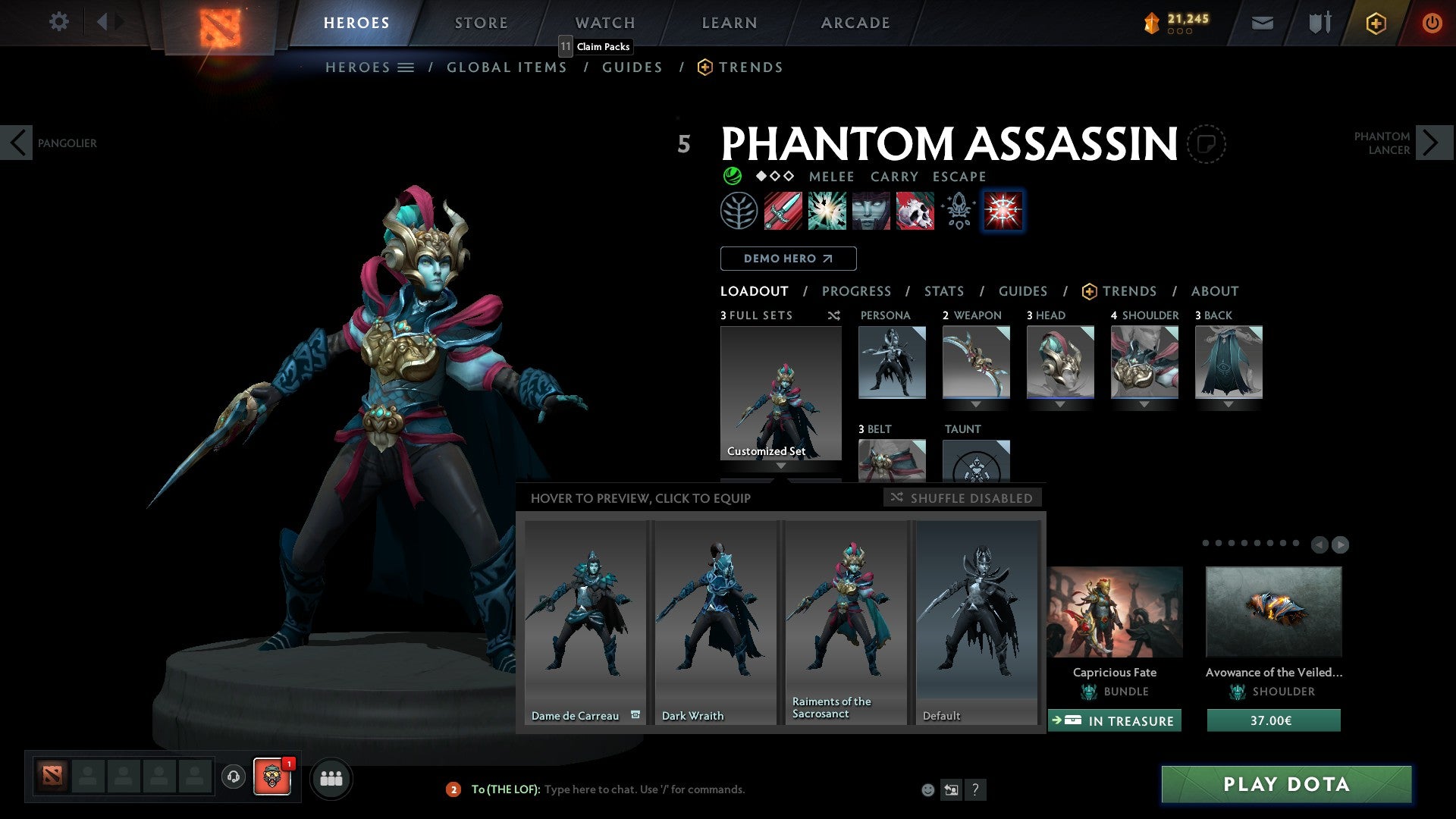Open the Store tab
The image size is (1456, 819).
(x=481, y=23)
